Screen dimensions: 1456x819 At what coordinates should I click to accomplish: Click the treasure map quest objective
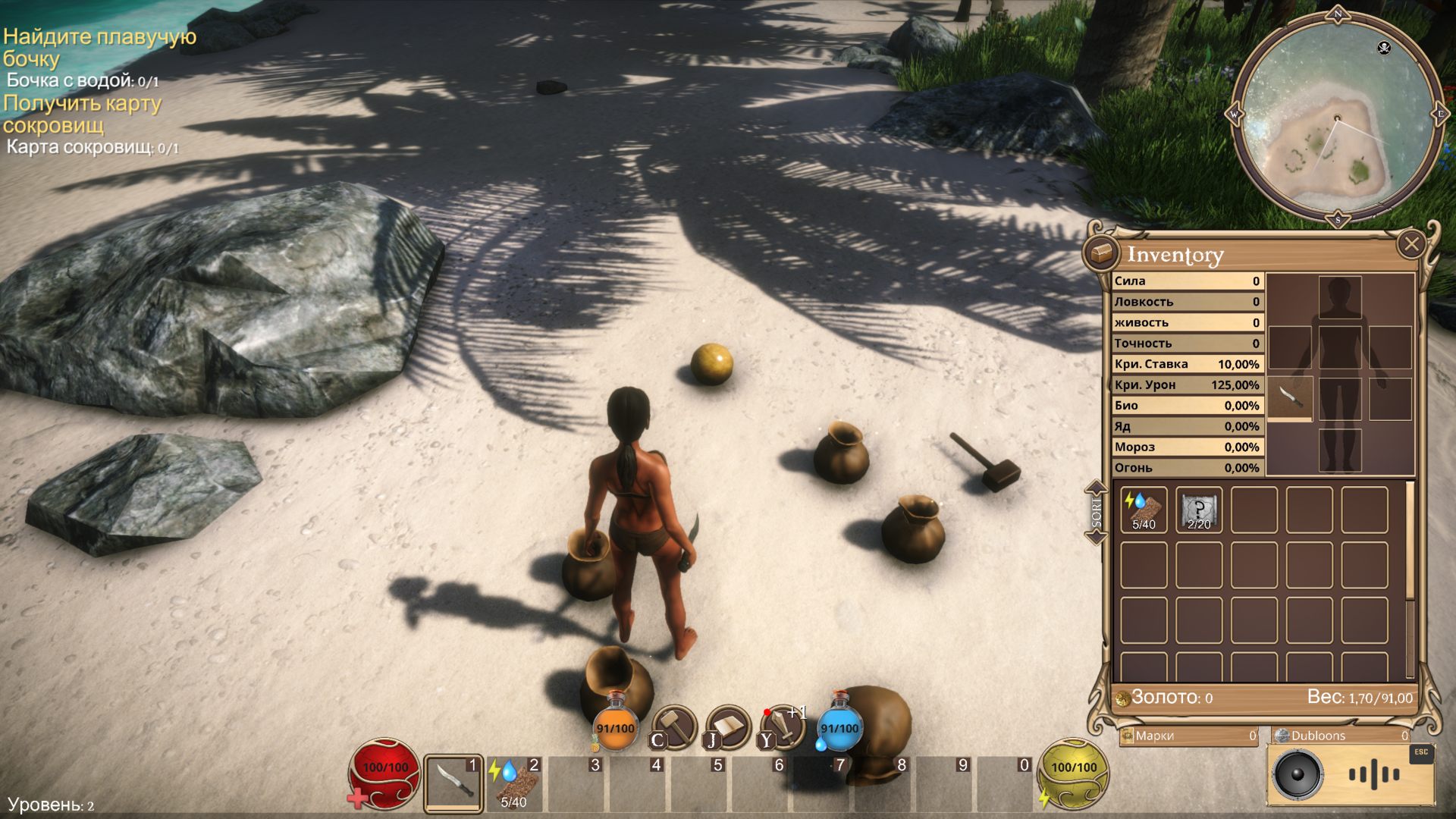click(82, 114)
